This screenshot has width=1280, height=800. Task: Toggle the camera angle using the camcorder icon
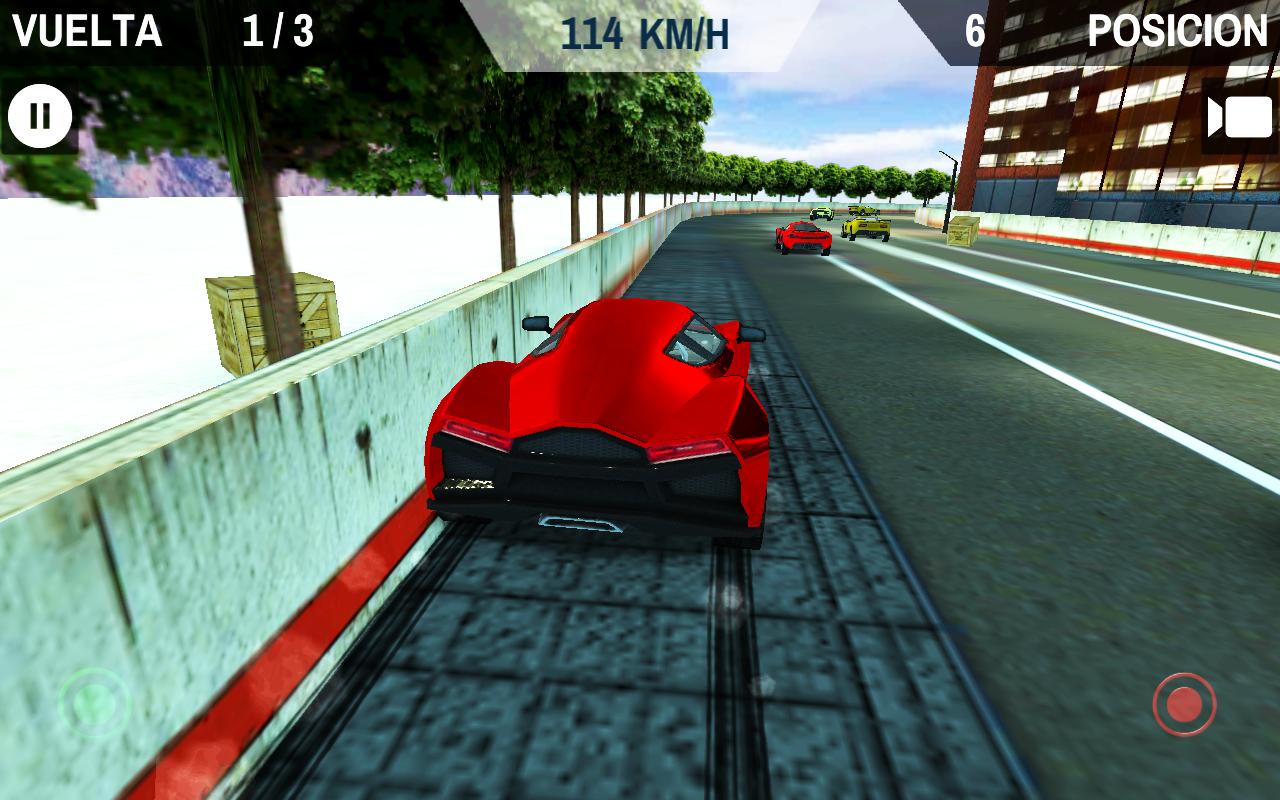pyautogui.click(x=1240, y=116)
